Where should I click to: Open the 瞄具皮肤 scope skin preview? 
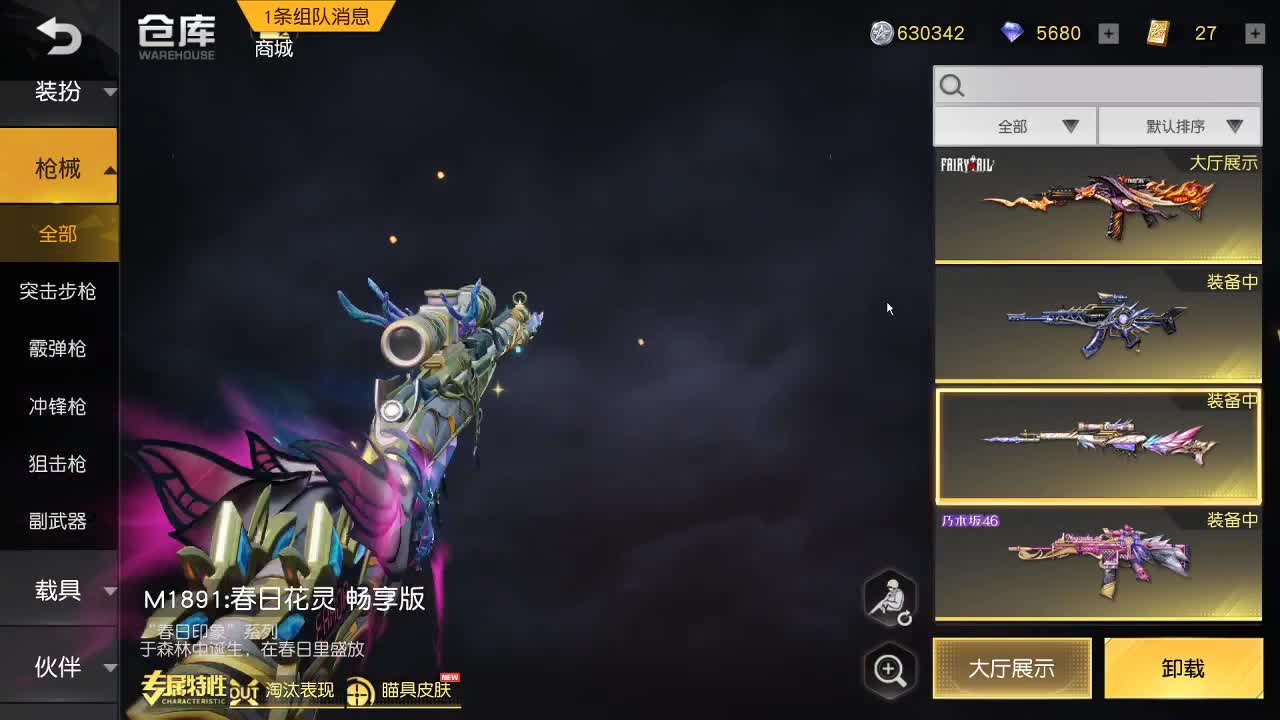[x=402, y=690]
